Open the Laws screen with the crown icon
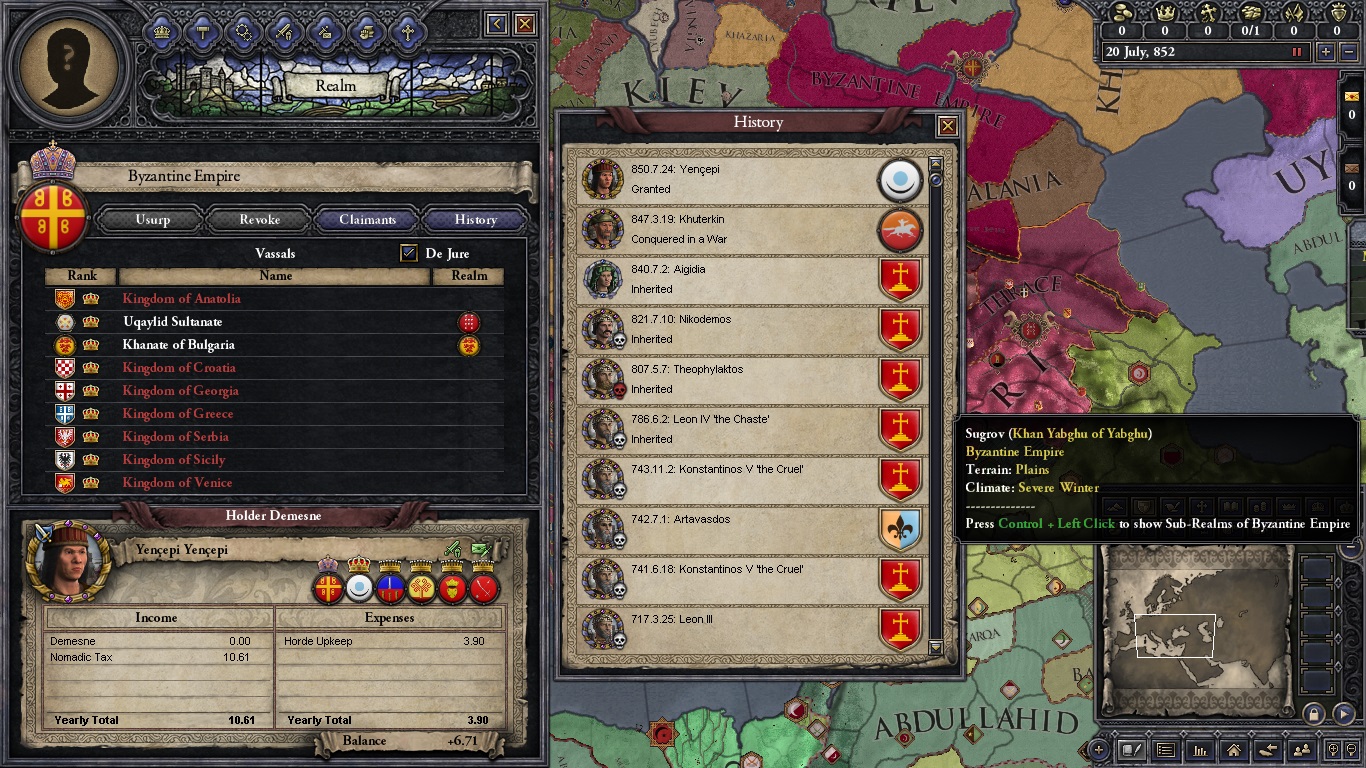The image size is (1366, 768). (x=163, y=31)
